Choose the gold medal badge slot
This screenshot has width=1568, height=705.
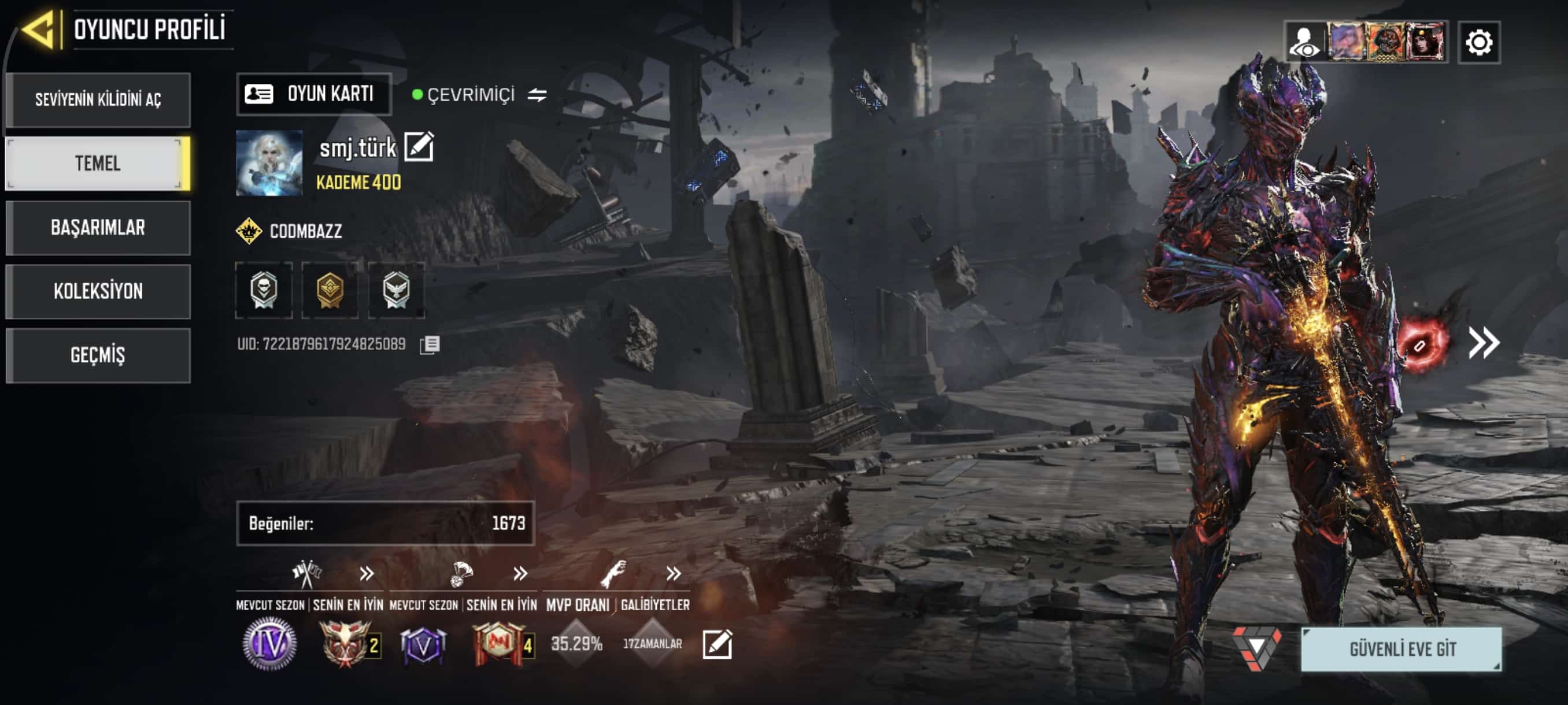pyautogui.click(x=330, y=290)
